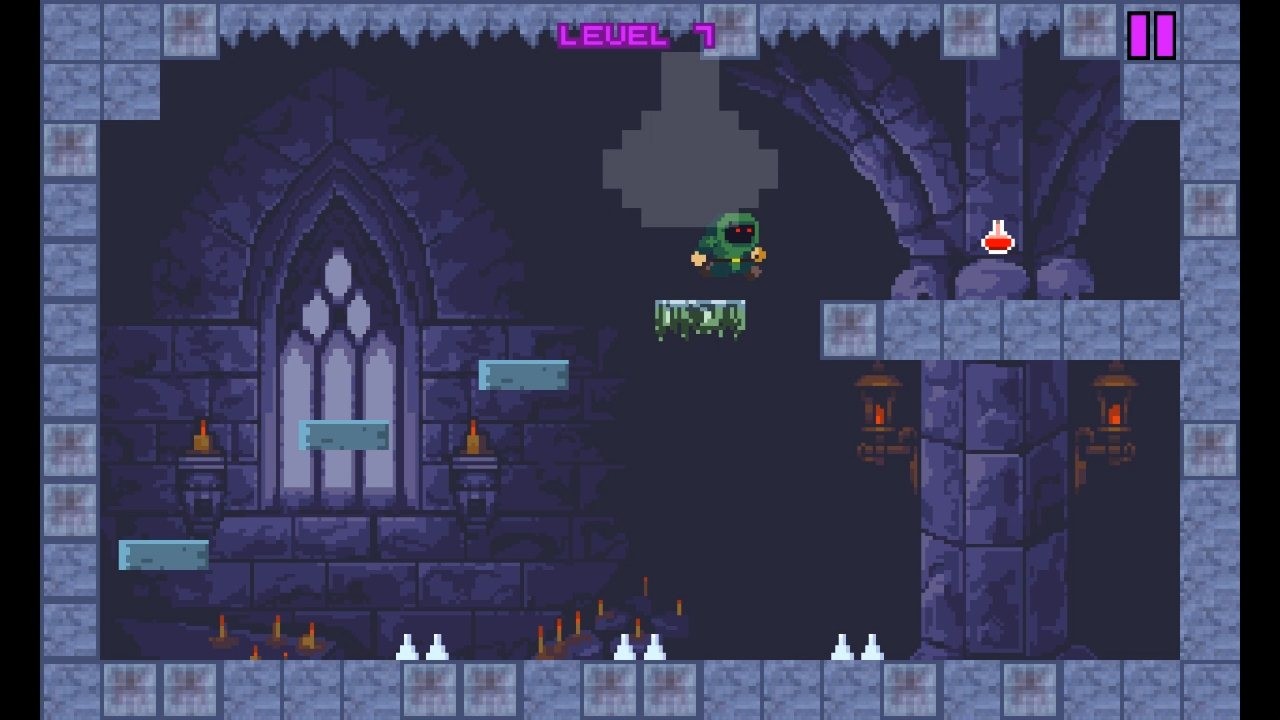Click the cracked stone block below the potion ledge
This screenshot has height=720, width=1280.
coord(850,327)
